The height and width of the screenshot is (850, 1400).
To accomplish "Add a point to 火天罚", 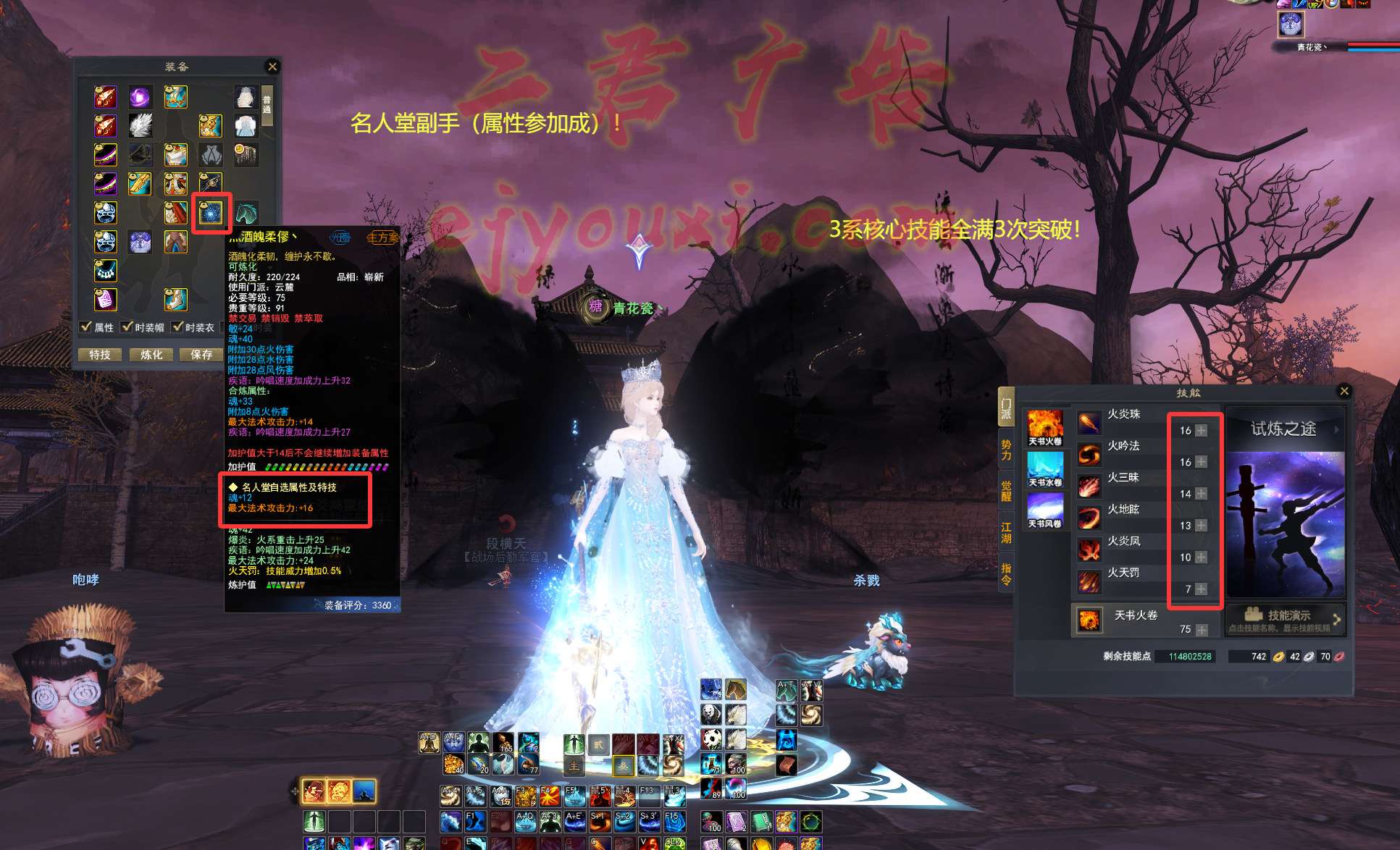I will pyautogui.click(x=1201, y=589).
